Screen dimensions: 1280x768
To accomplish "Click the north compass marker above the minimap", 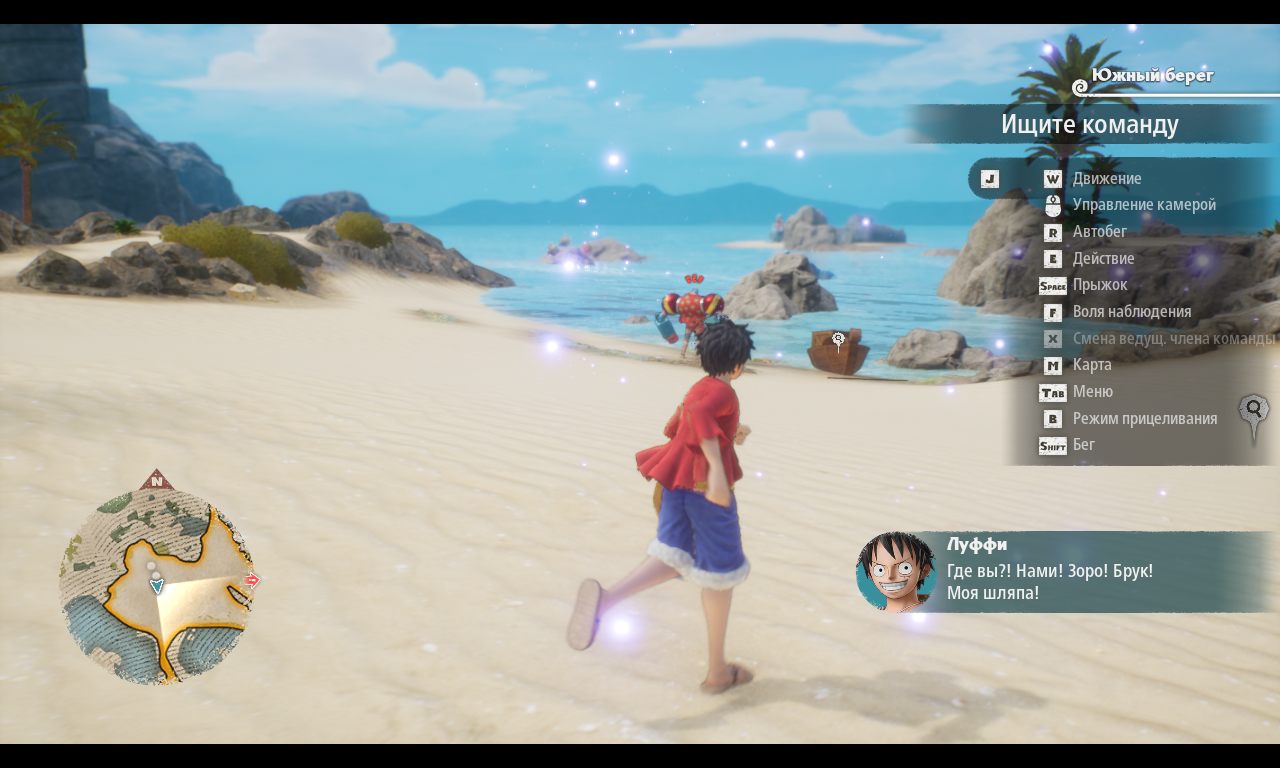I will (157, 481).
